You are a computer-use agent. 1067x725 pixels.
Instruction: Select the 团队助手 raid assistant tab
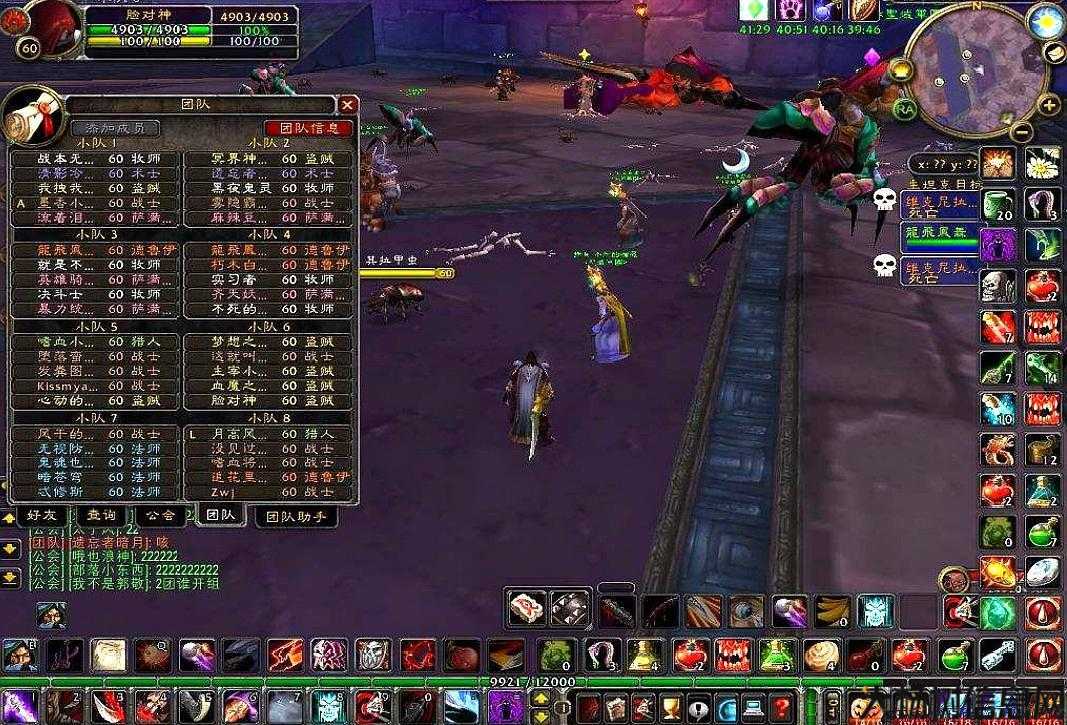(x=296, y=517)
